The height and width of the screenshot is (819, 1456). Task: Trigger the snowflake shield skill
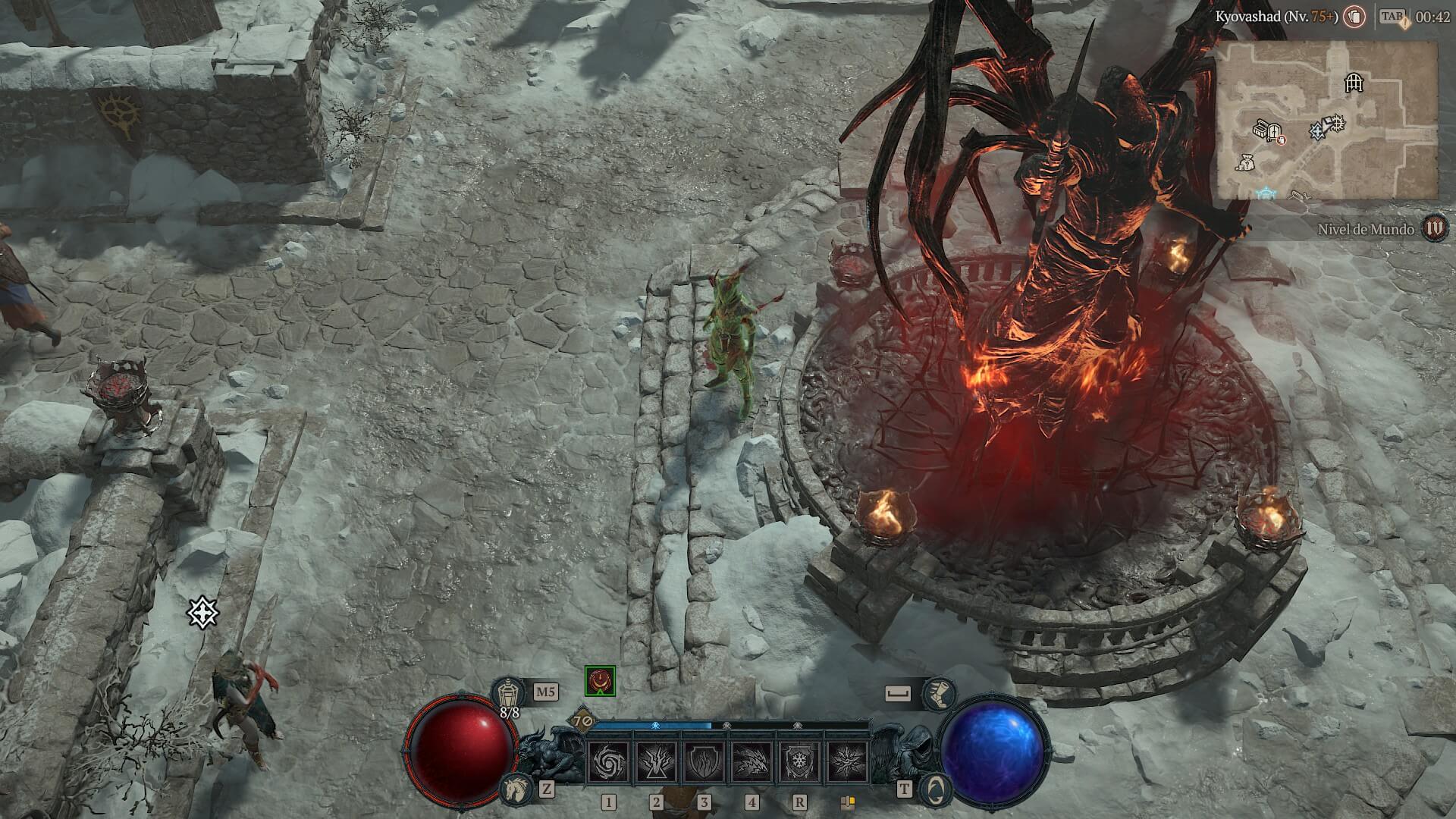(799, 761)
